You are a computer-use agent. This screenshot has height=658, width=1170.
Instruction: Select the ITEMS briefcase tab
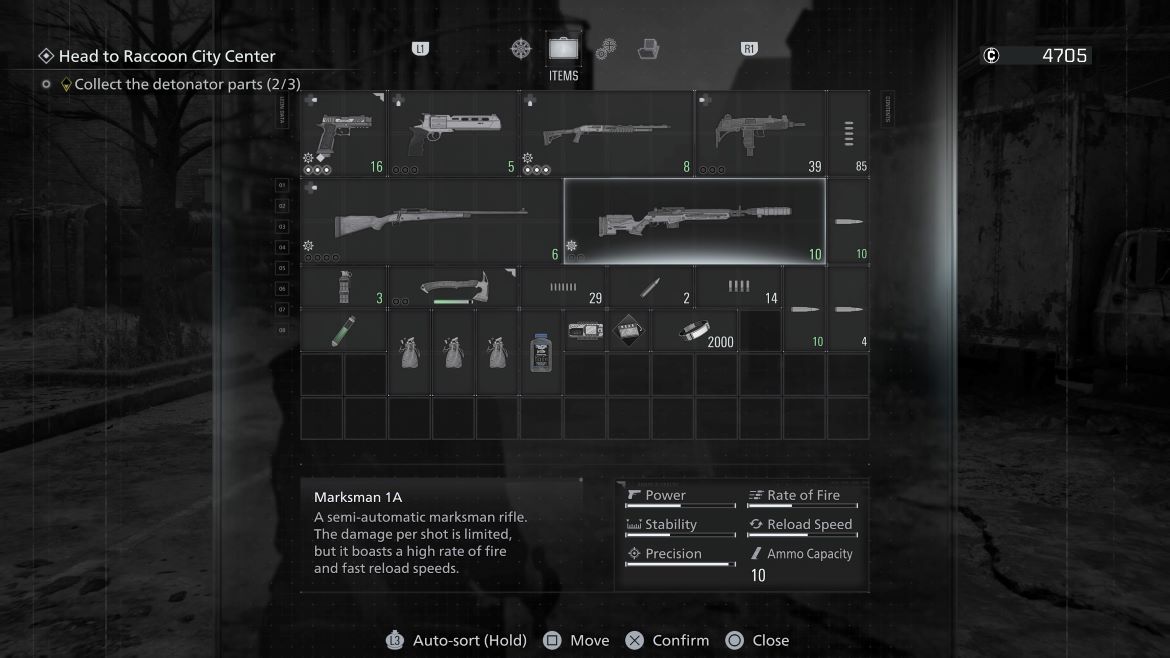563,48
